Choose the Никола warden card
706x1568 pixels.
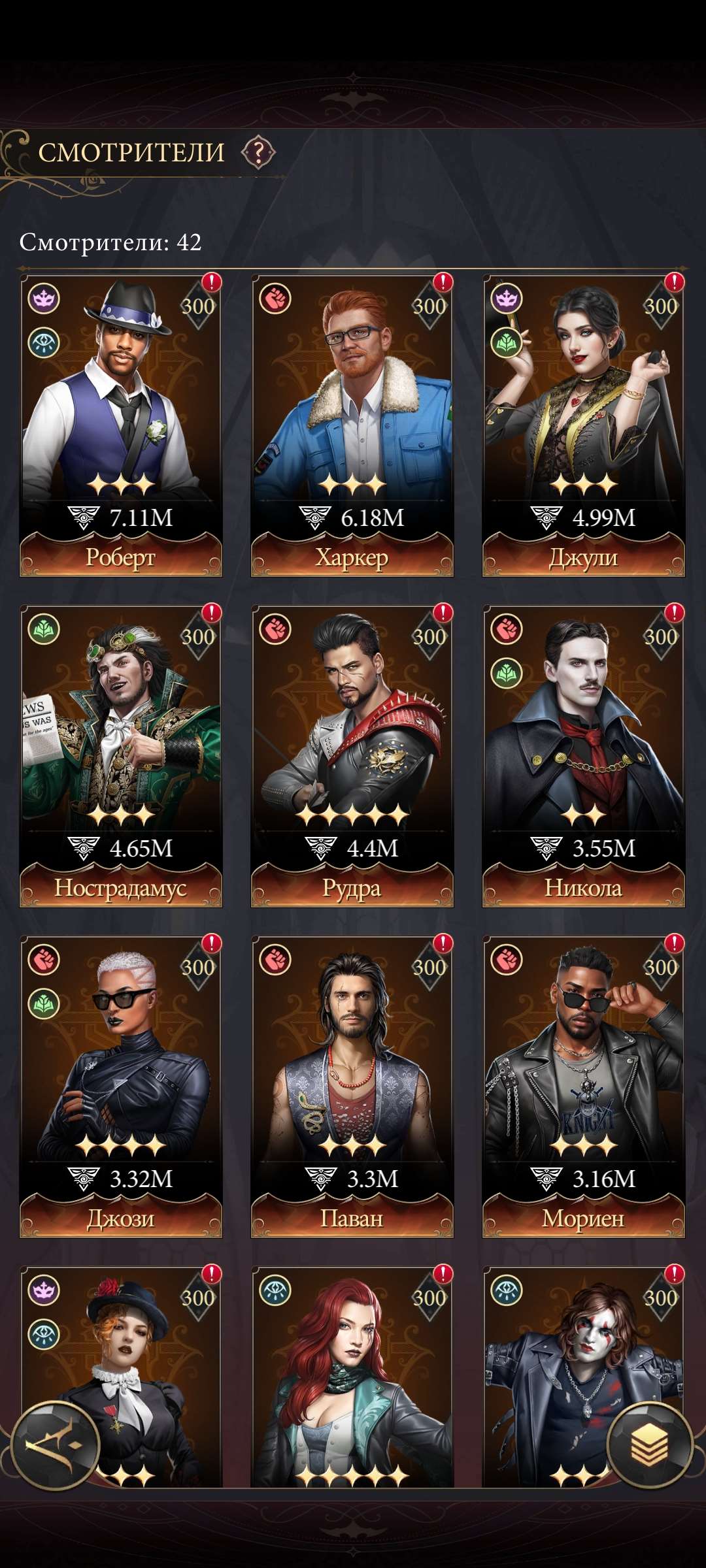pyautogui.click(x=583, y=755)
